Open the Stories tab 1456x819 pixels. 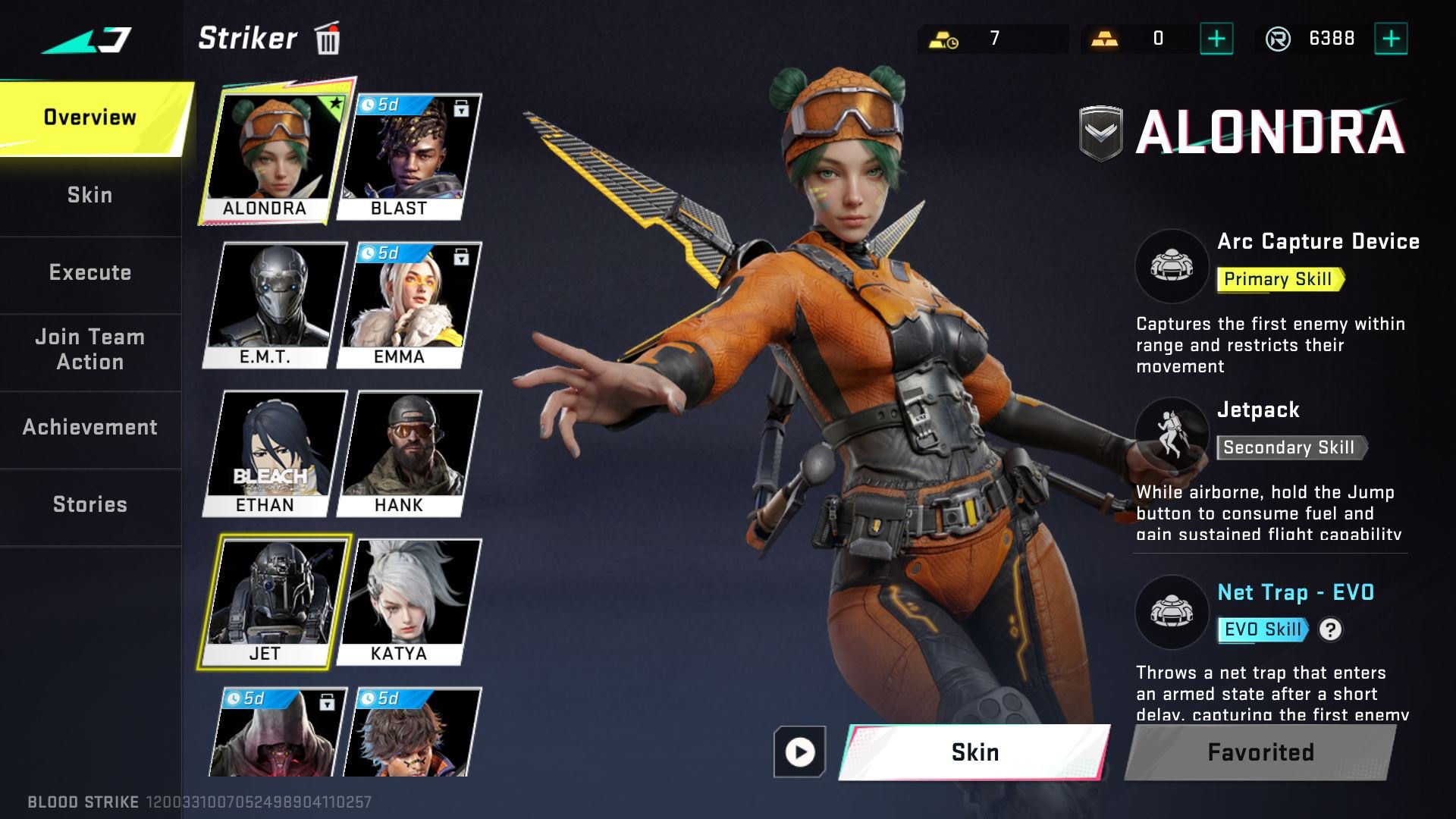pyautogui.click(x=89, y=504)
